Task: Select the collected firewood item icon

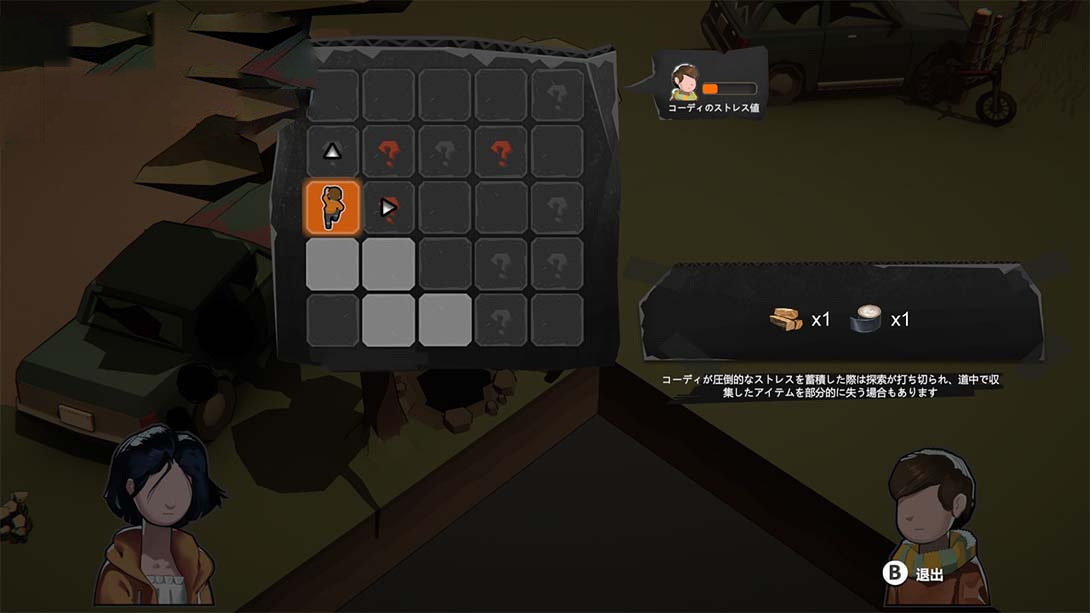Action: coord(786,320)
